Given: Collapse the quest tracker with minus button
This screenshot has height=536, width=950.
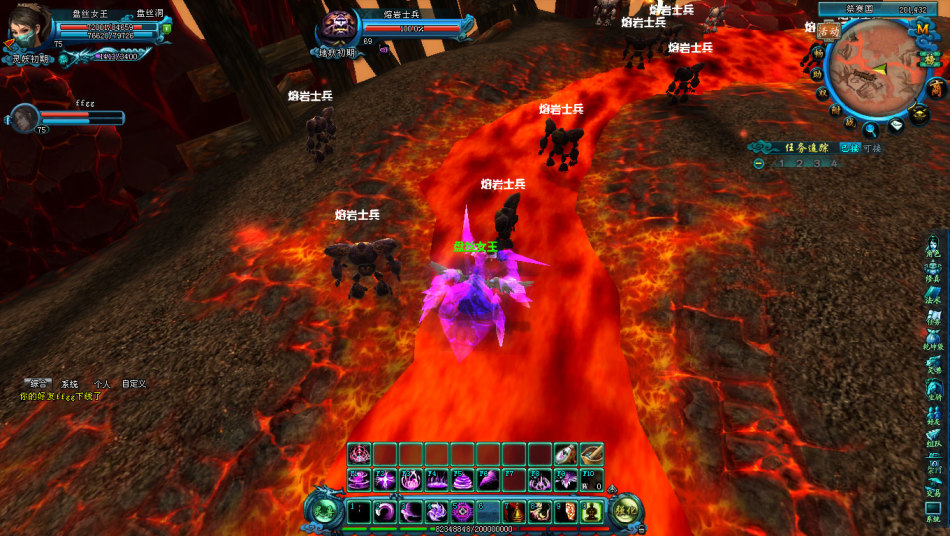Looking at the screenshot, I should (x=760, y=163).
